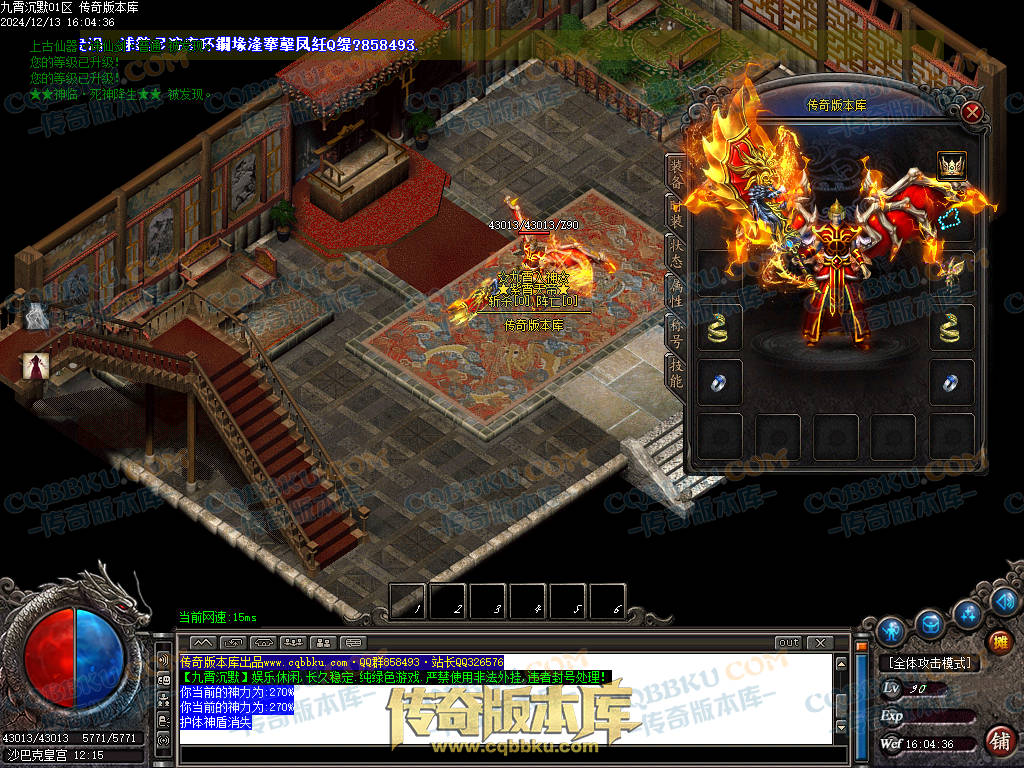Open the 铺 shop button
The height and width of the screenshot is (768, 1024).
pos(999,740)
